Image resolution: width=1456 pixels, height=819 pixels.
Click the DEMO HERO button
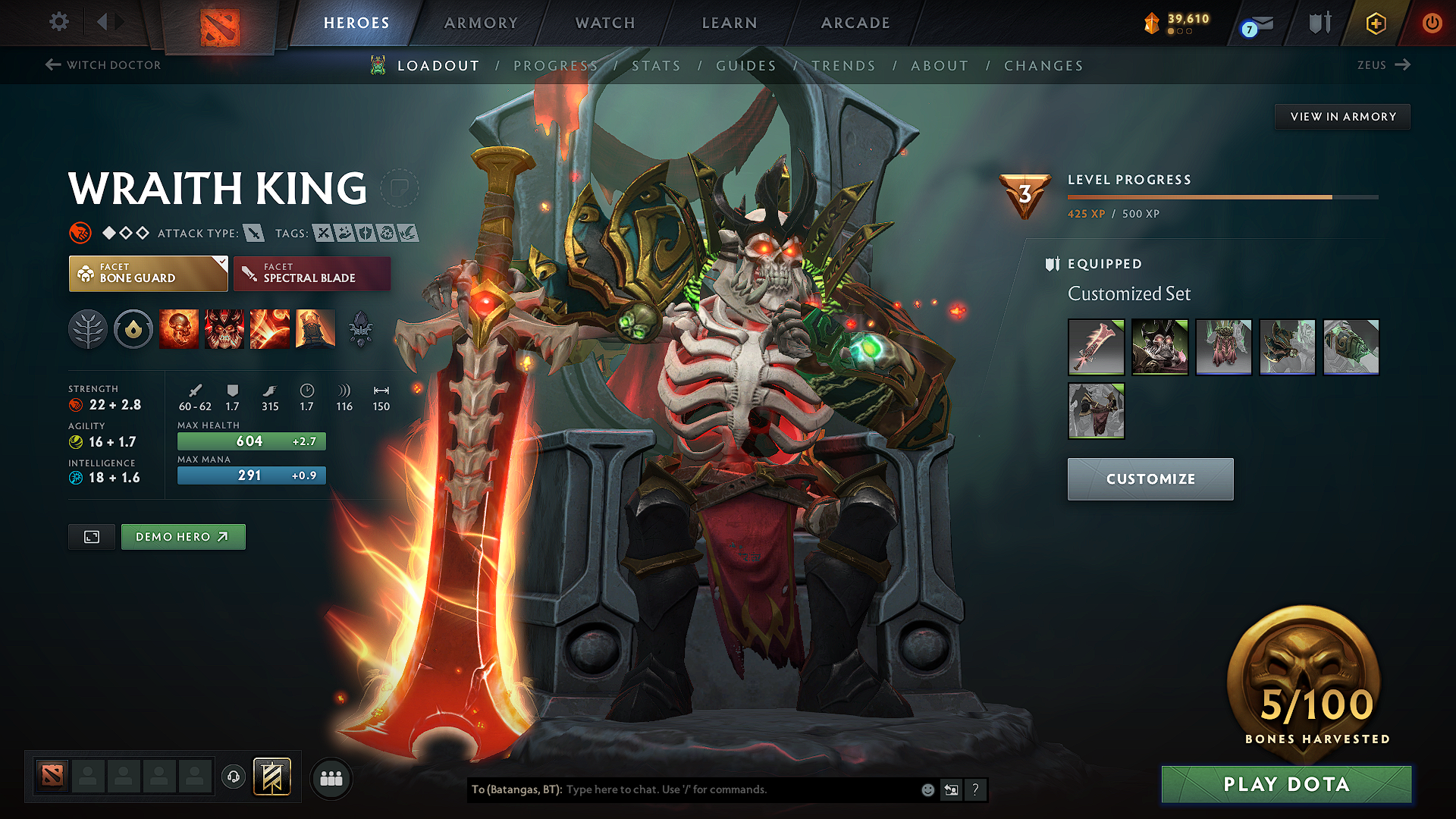(183, 536)
